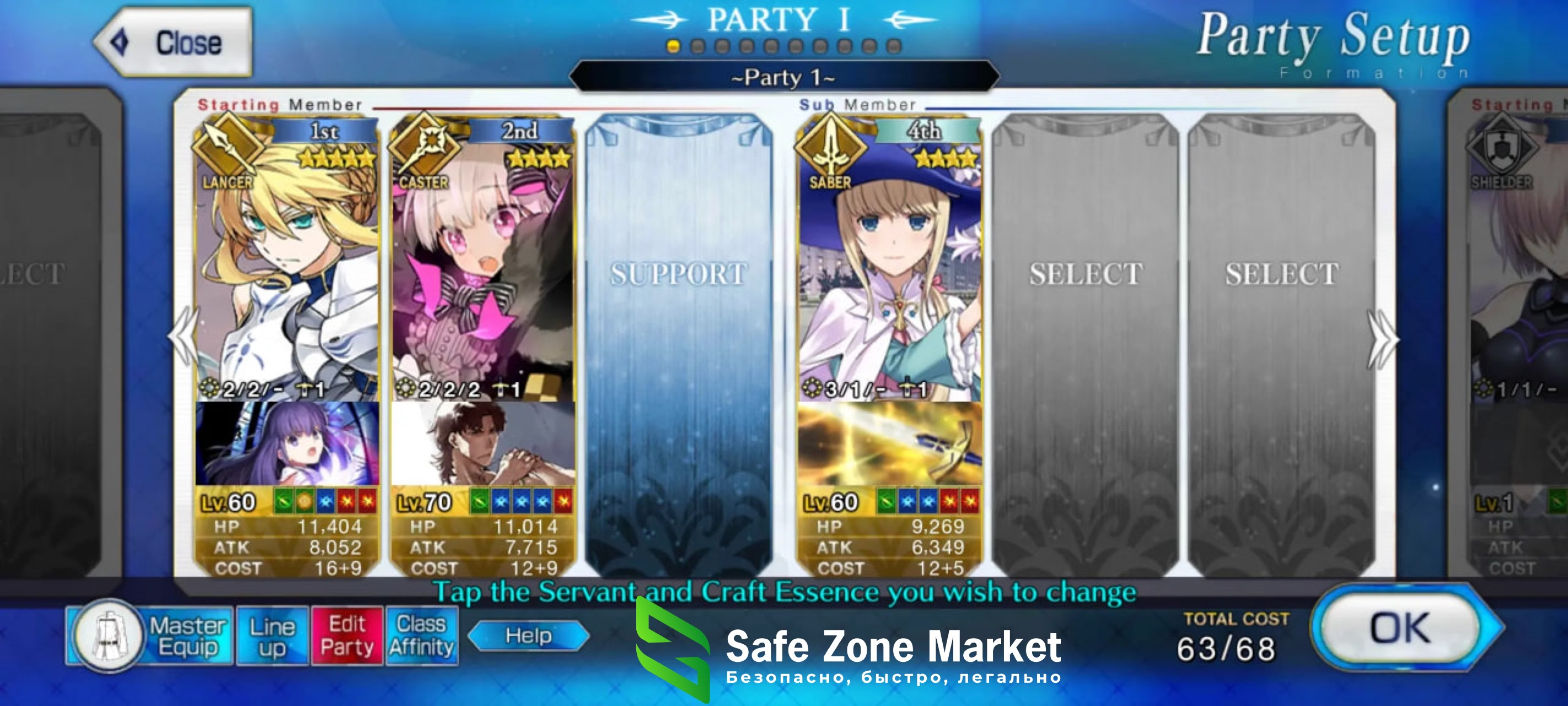Tap the red Edit Party button
The image size is (1568, 706).
coord(347,637)
